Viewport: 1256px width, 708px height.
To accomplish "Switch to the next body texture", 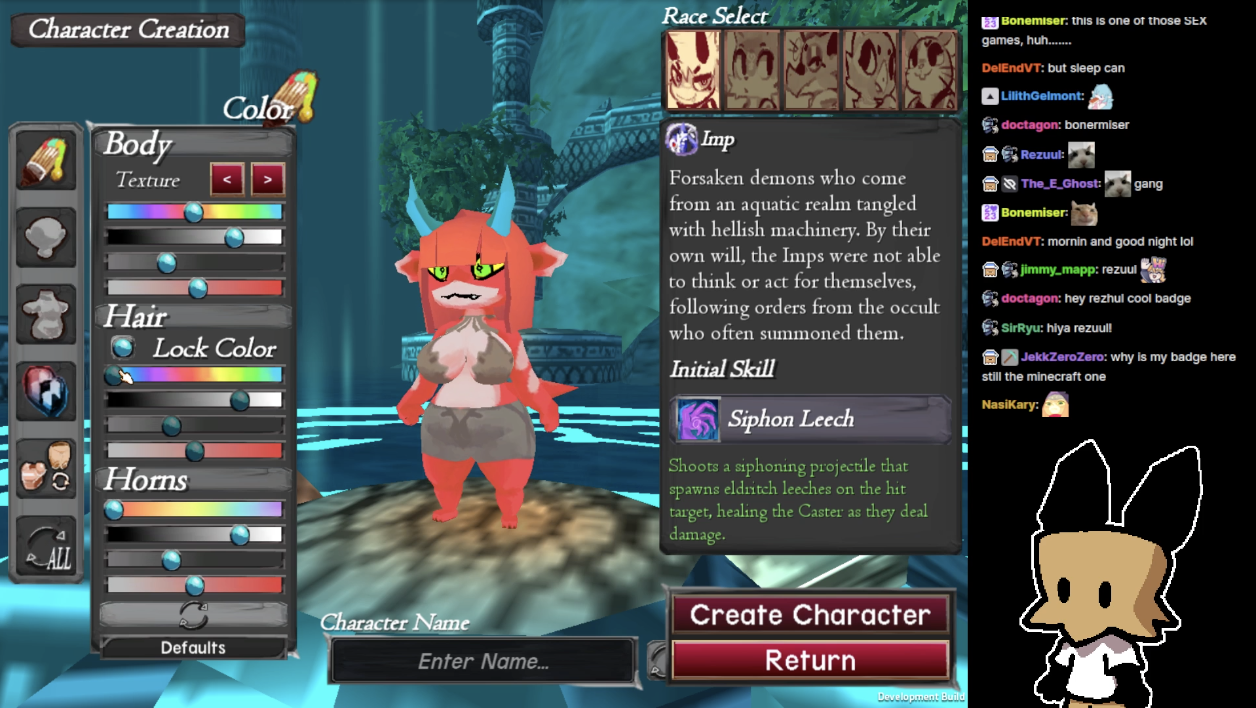I will click(267, 180).
